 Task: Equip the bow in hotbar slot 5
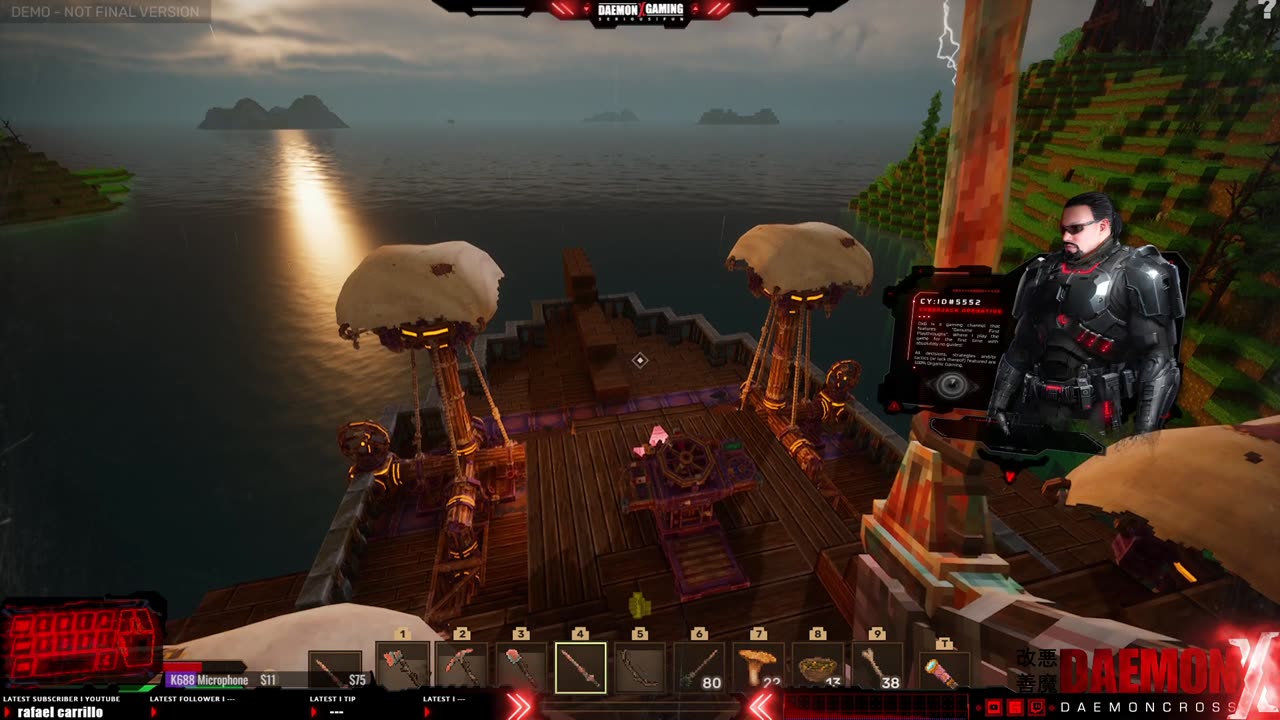click(x=640, y=667)
